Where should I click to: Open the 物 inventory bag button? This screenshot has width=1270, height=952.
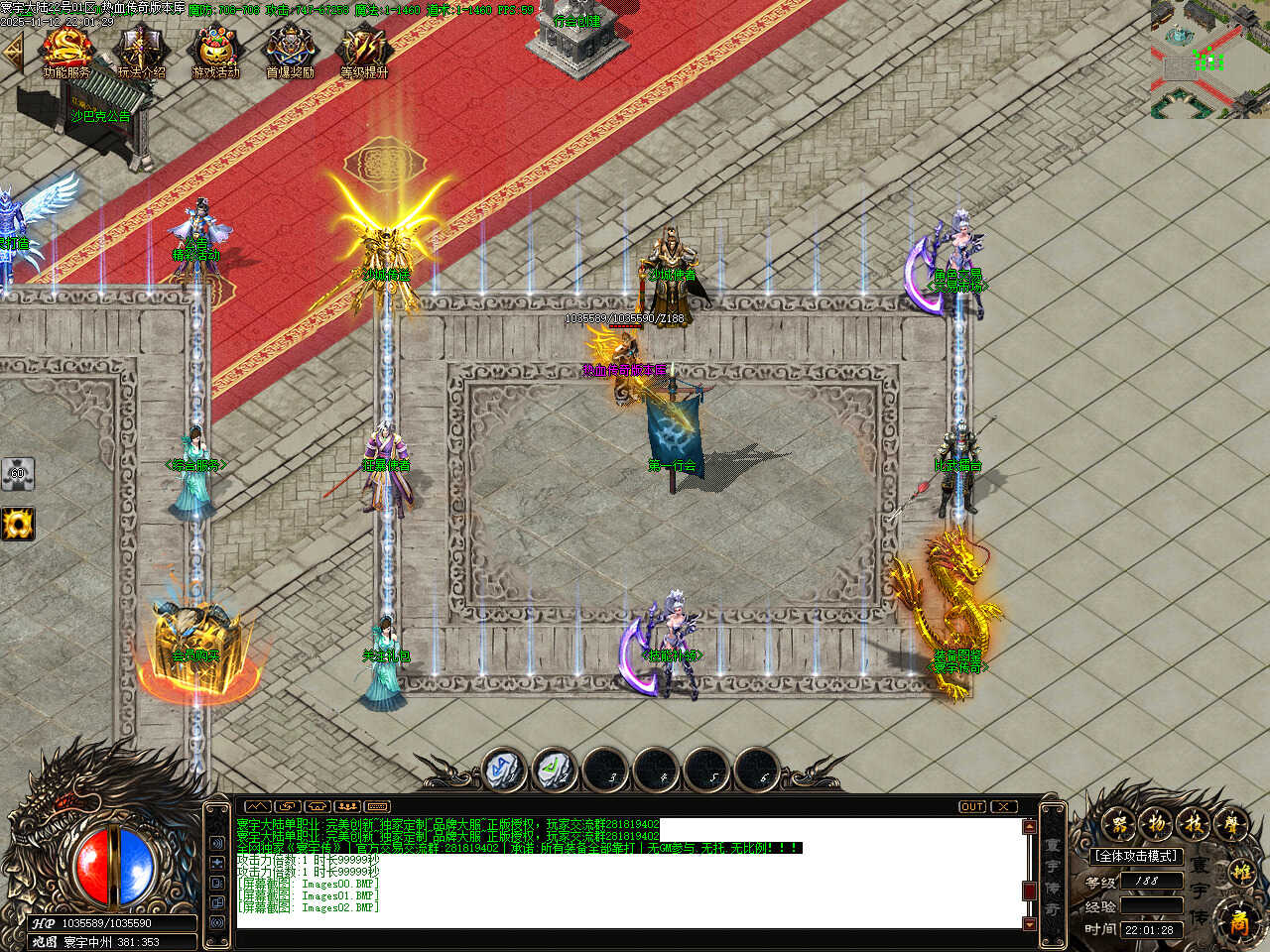click(x=1156, y=823)
